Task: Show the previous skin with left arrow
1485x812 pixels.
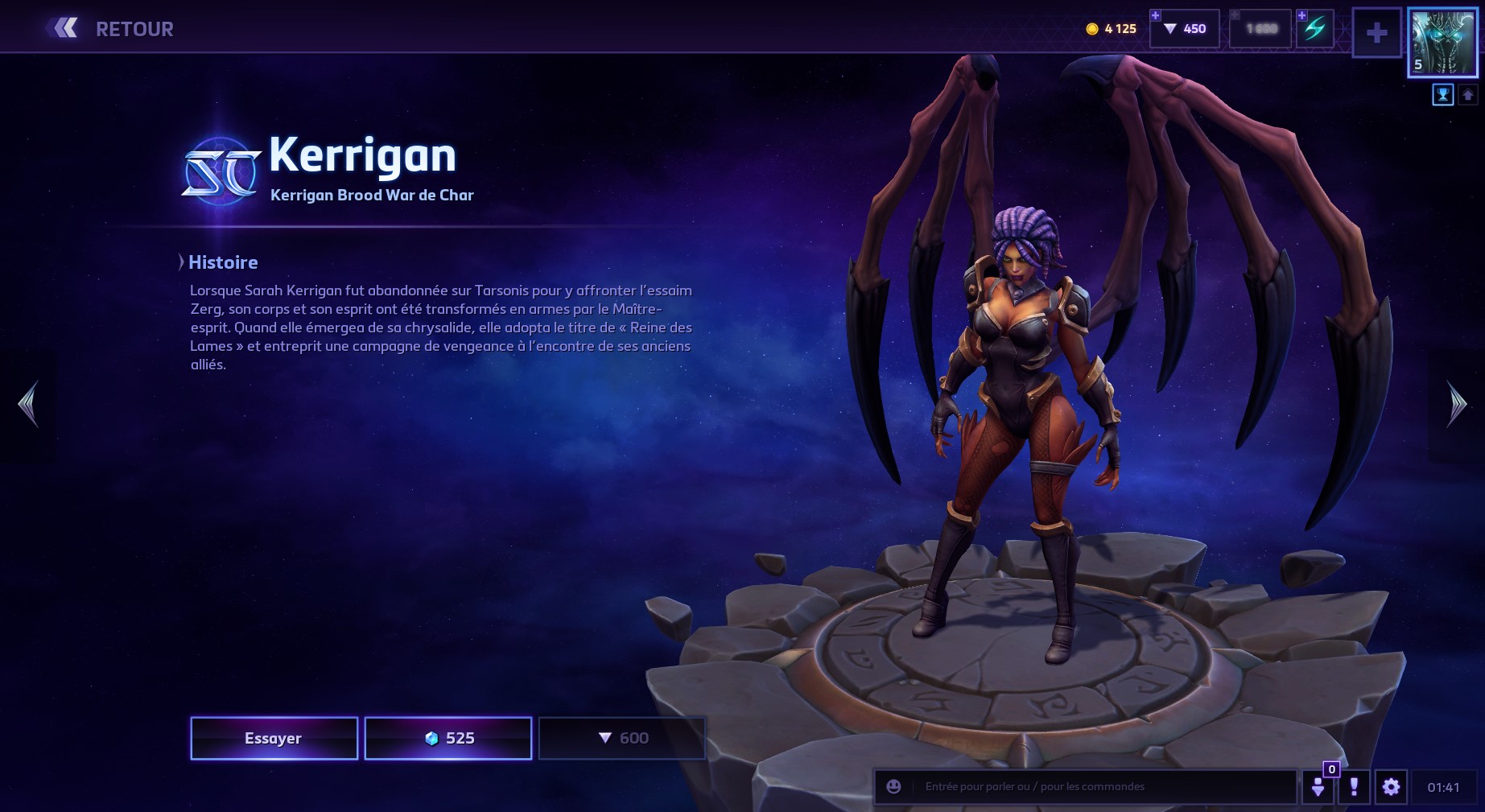Action: pyautogui.click(x=28, y=404)
